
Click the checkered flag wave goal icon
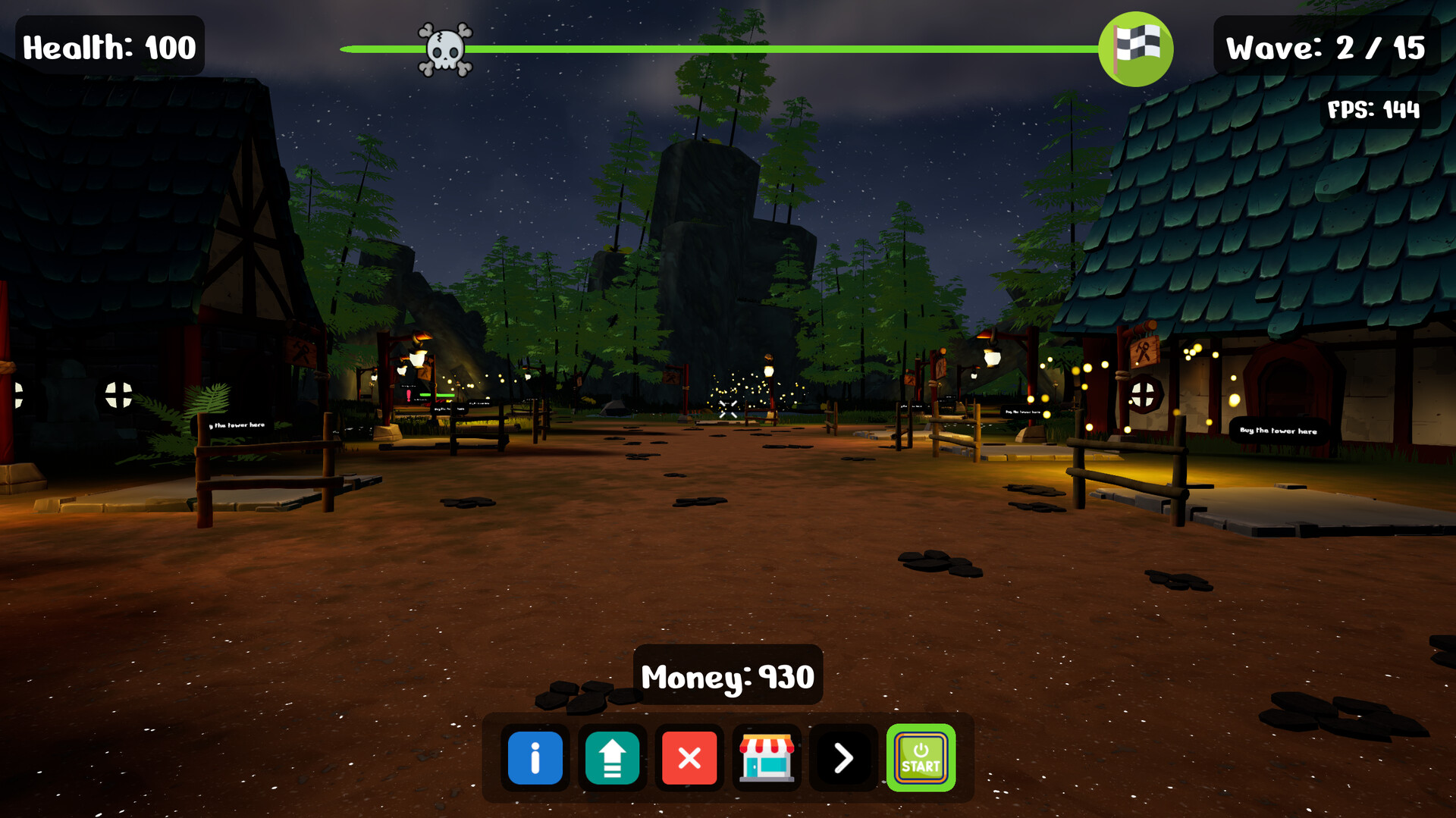point(1137,47)
